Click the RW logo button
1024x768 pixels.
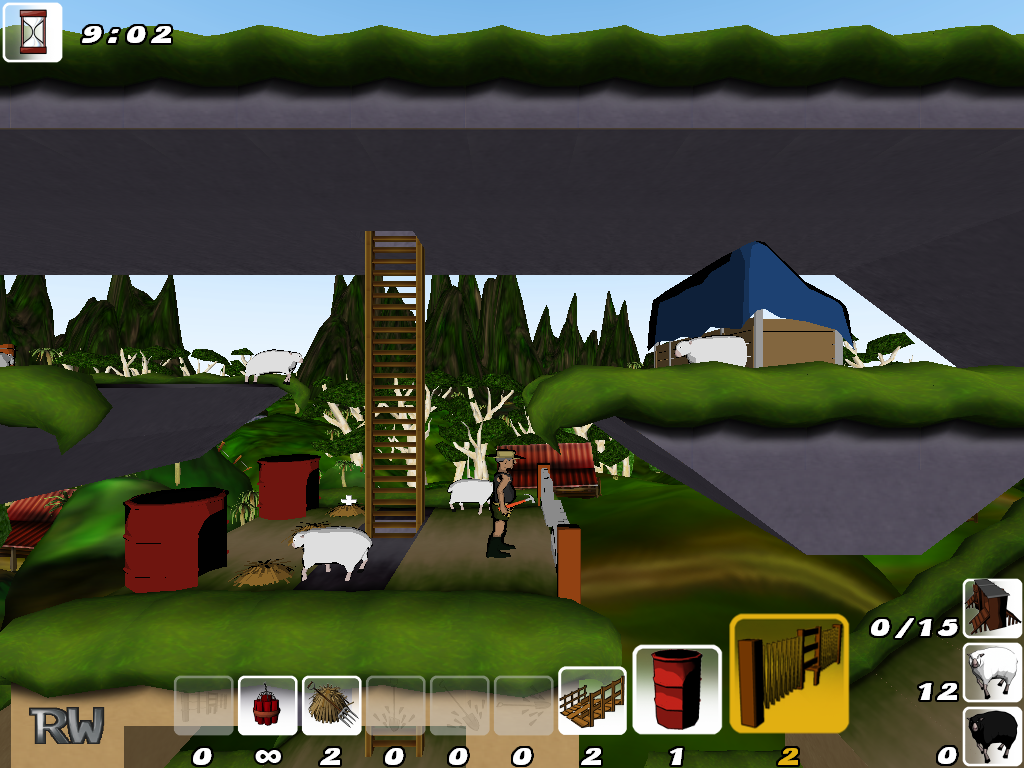66,725
